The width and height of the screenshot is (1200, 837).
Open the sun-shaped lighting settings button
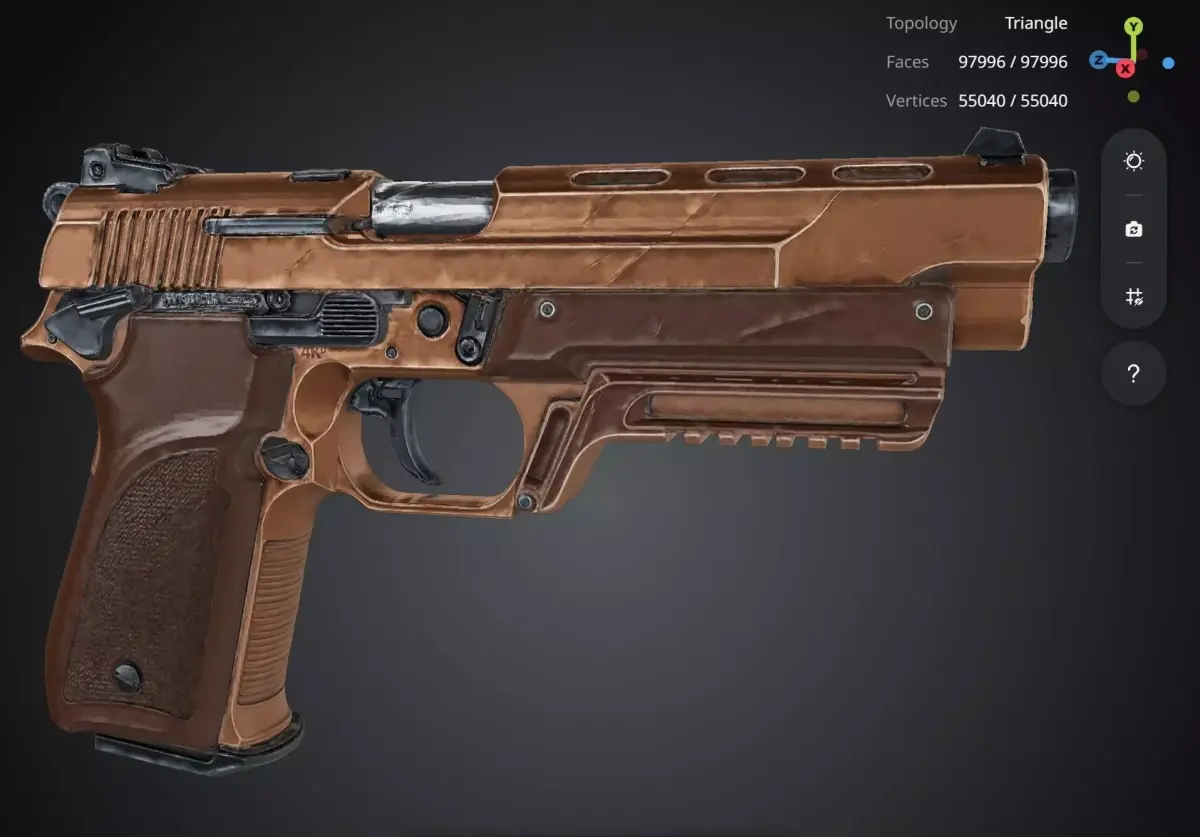click(1133, 162)
